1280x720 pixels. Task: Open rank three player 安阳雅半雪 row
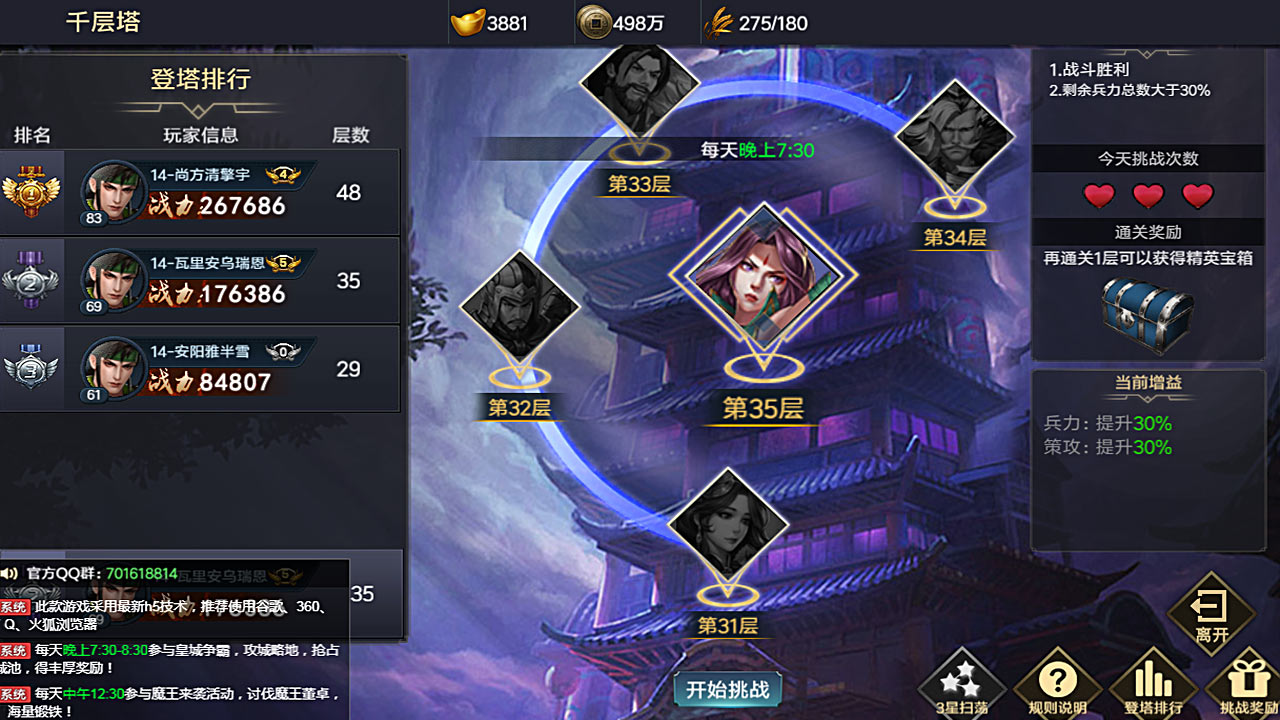click(x=200, y=369)
